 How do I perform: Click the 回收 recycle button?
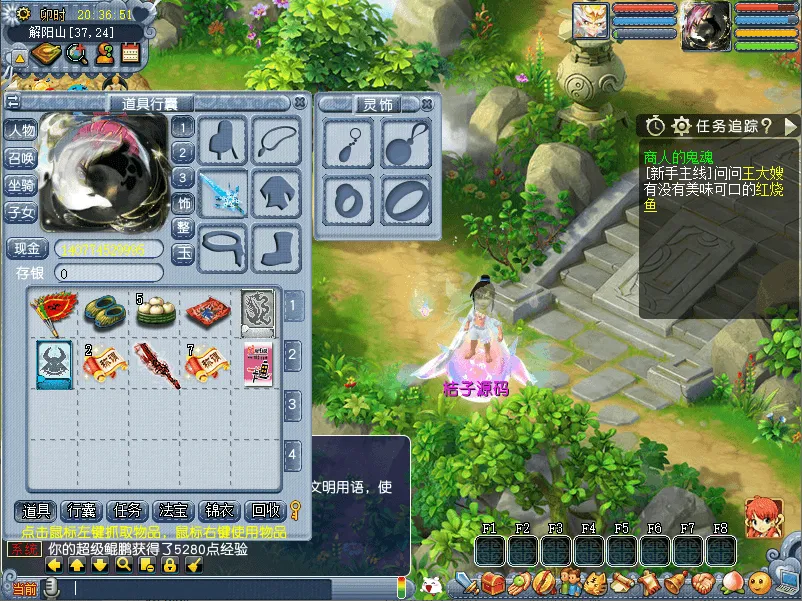tap(264, 511)
